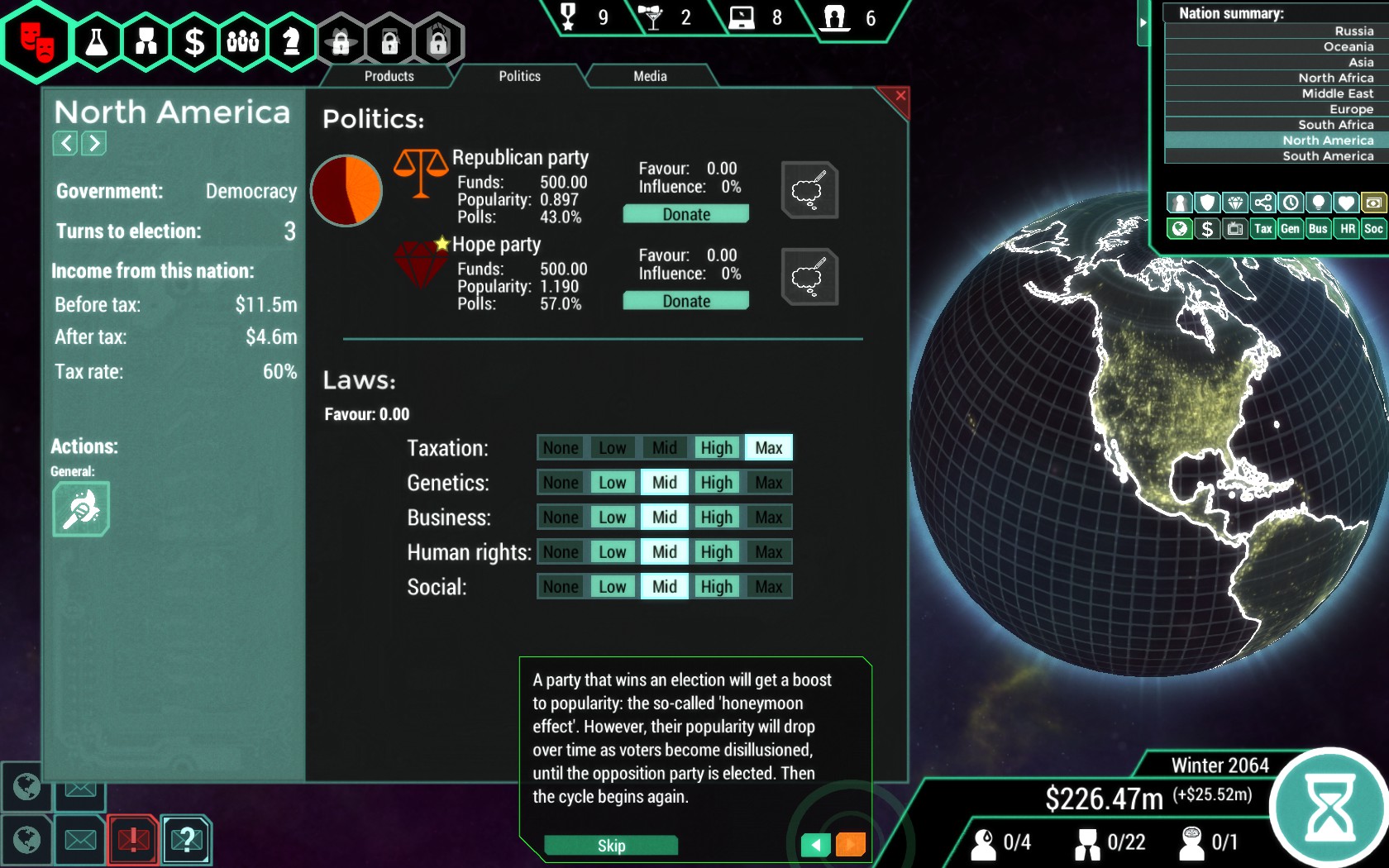
Task: Donate to the Hope party
Action: click(x=685, y=301)
